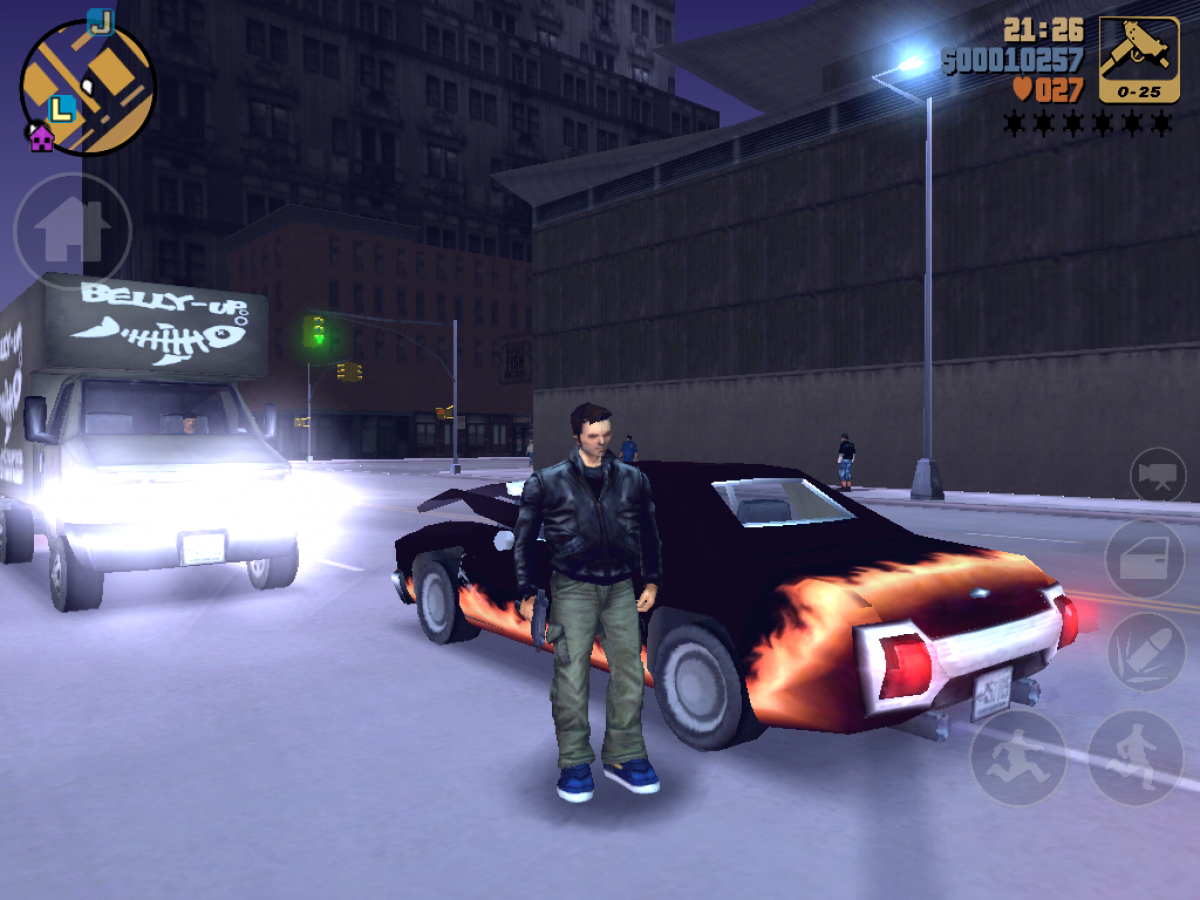Tap the circular house button
Image resolution: width=1200 pixels, height=900 pixels.
coord(72,232)
